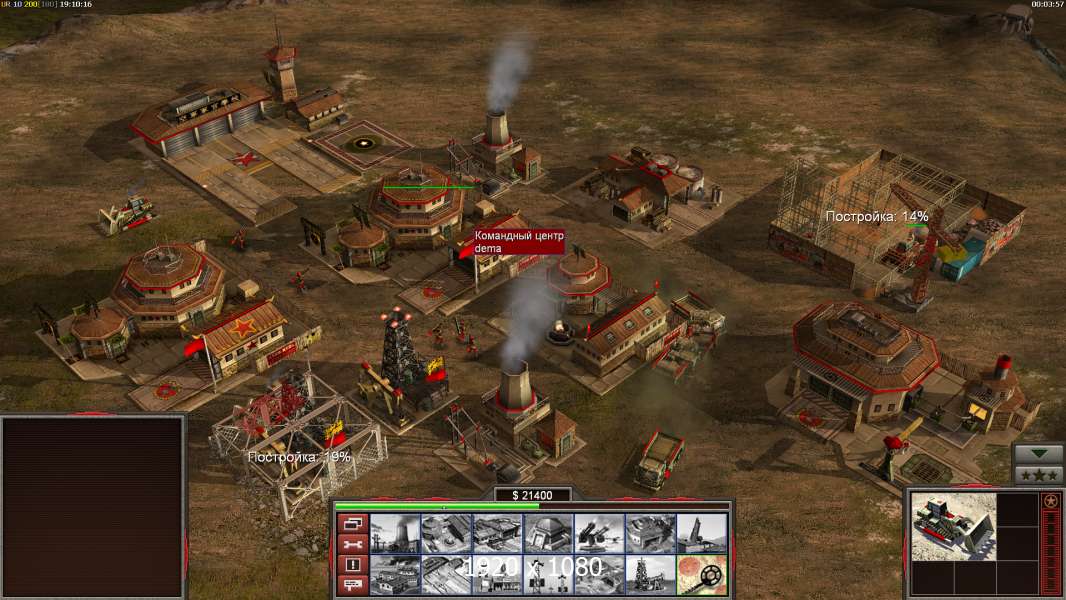
Task: Click the speech bubble chat button
Action: [351, 585]
